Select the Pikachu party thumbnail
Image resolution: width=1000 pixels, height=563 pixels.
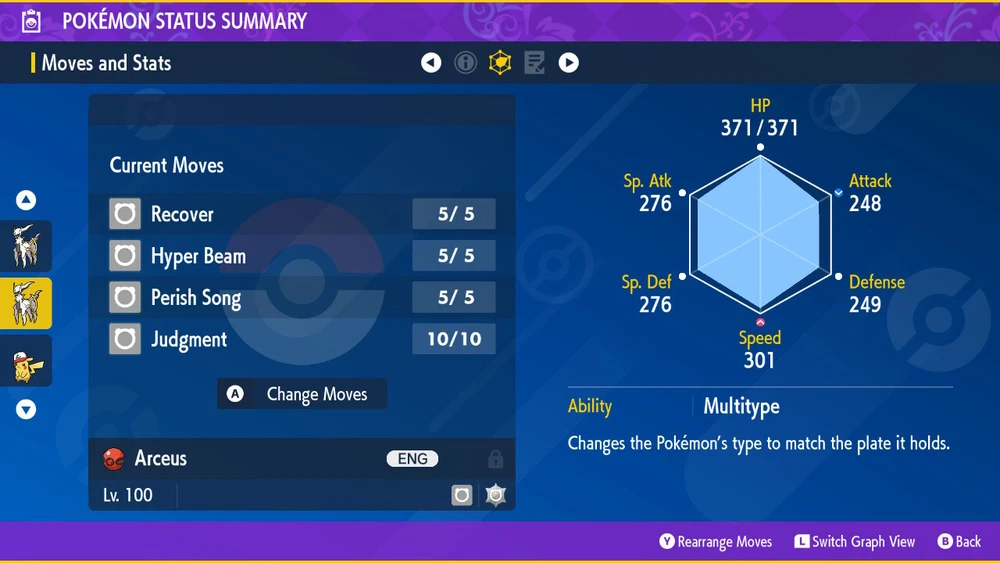pyautogui.click(x=25, y=361)
